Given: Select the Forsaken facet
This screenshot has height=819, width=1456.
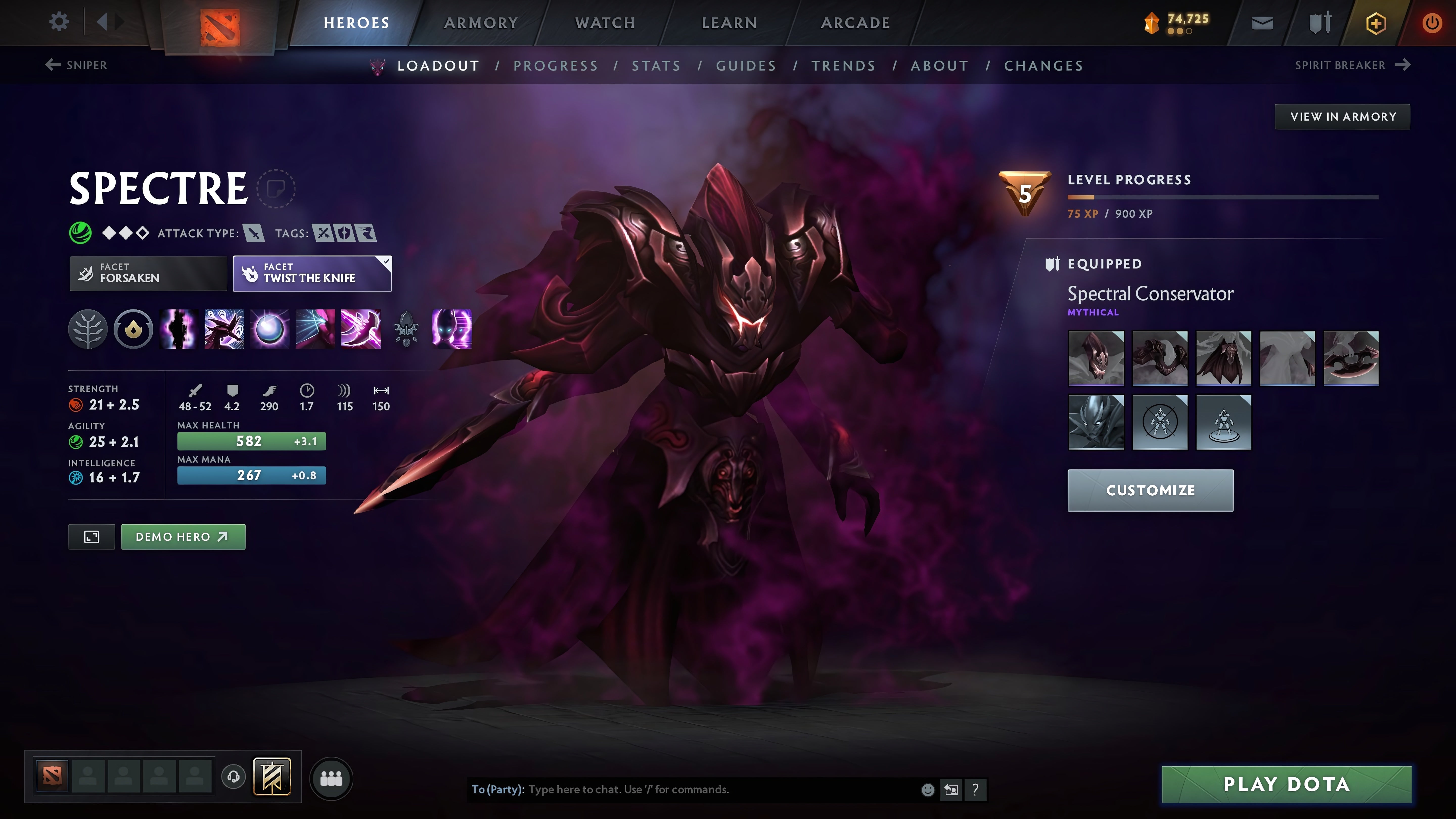Looking at the screenshot, I should (x=148, y=274).
